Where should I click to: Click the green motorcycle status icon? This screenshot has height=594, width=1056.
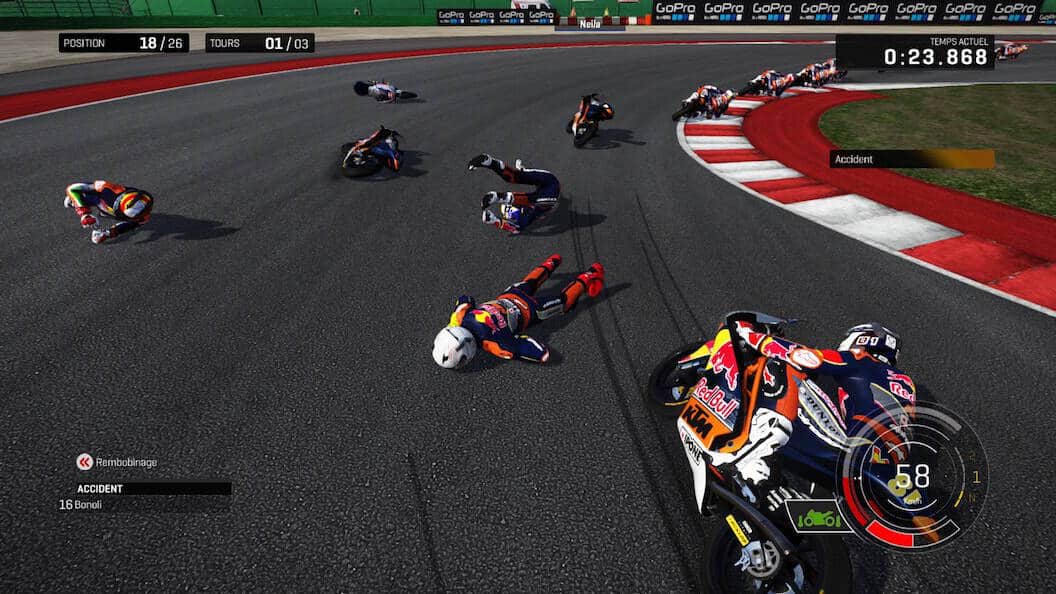coord(818,516)
